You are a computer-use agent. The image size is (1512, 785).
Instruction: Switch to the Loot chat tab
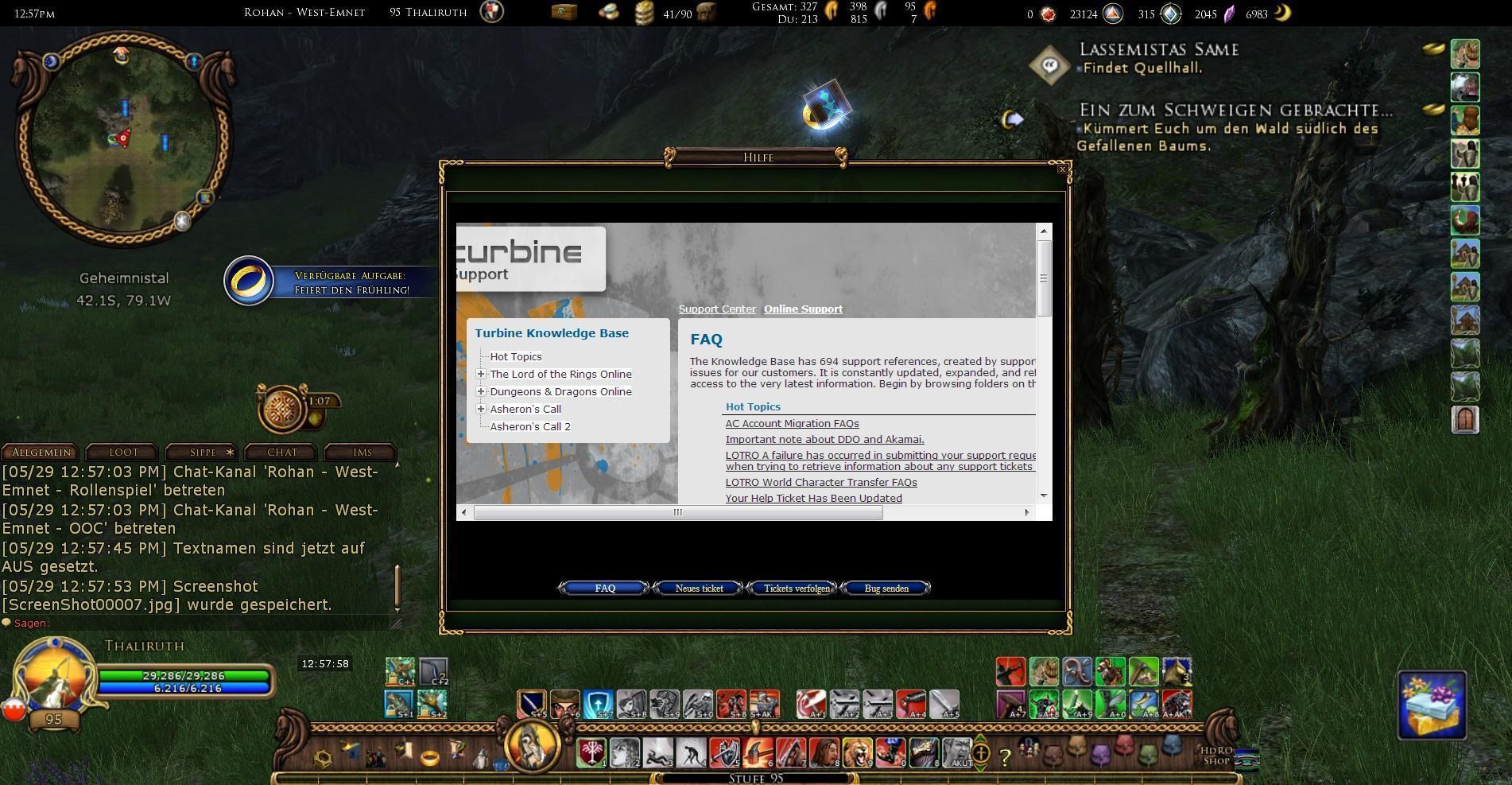pyautogui.click(x=121, y=452)
